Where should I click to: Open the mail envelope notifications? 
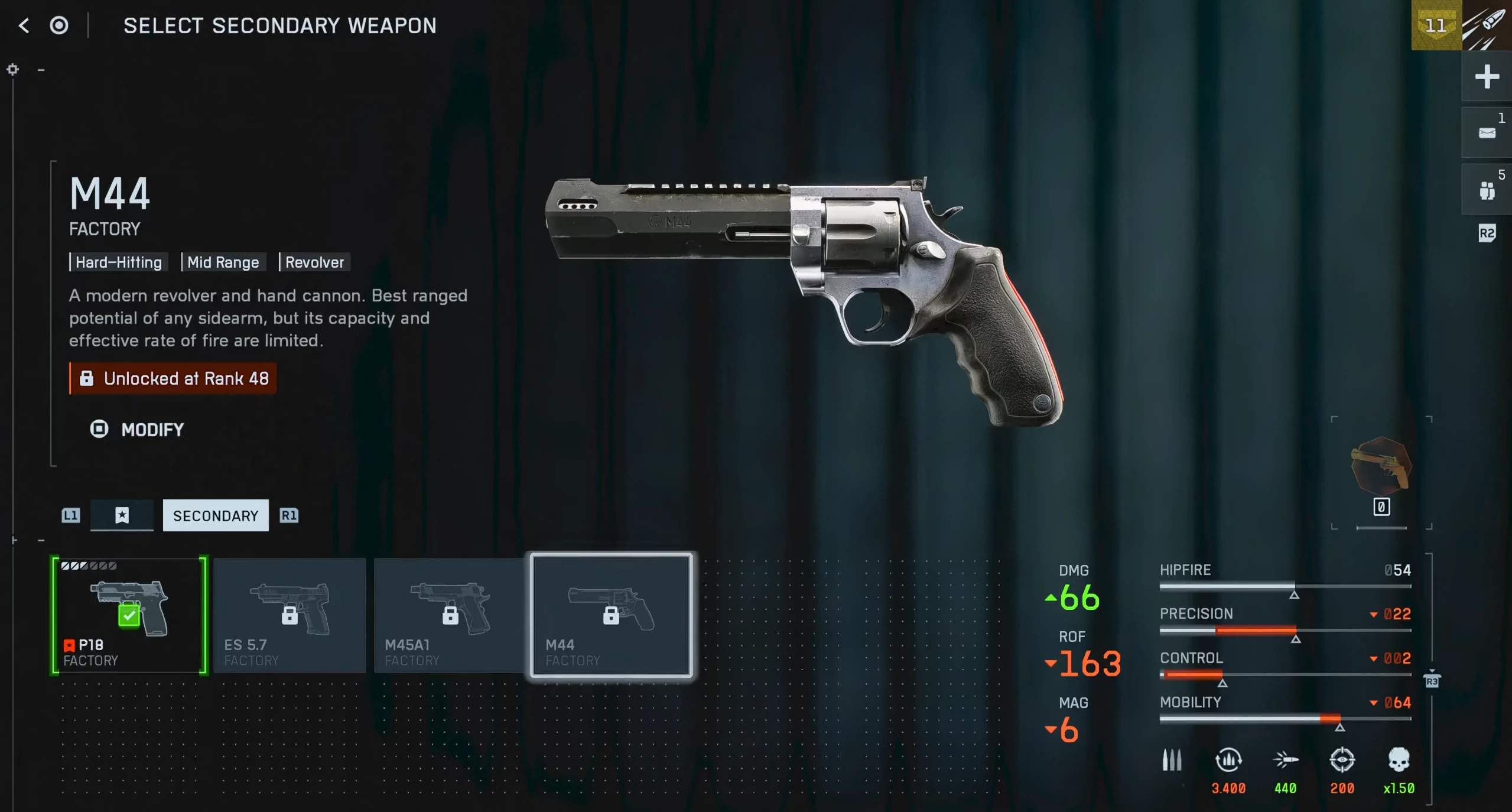click(x=1487, y=133)
